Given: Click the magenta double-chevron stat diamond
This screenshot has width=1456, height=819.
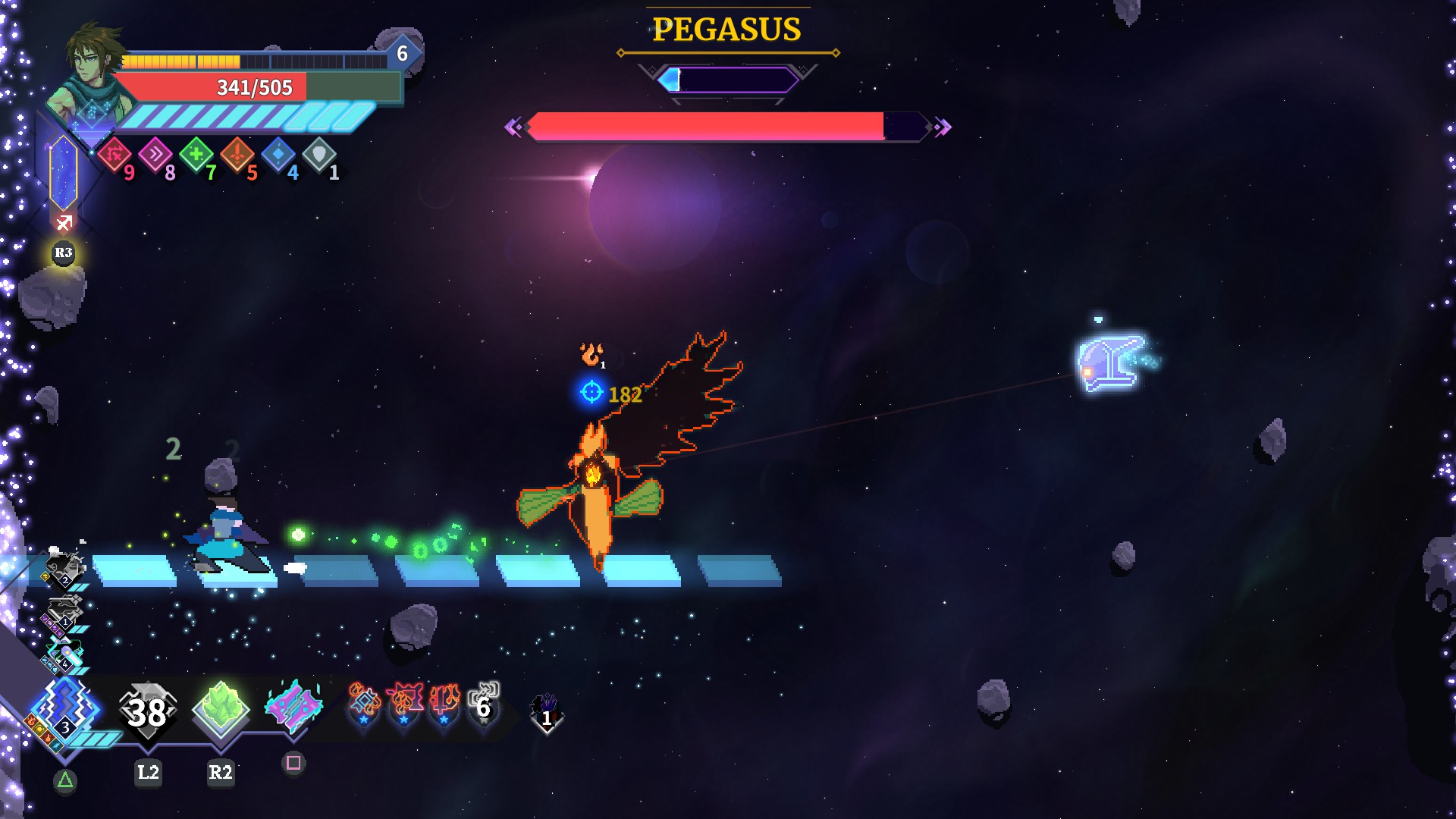Looking at the screenshot, I should click(x=155, y=155).
